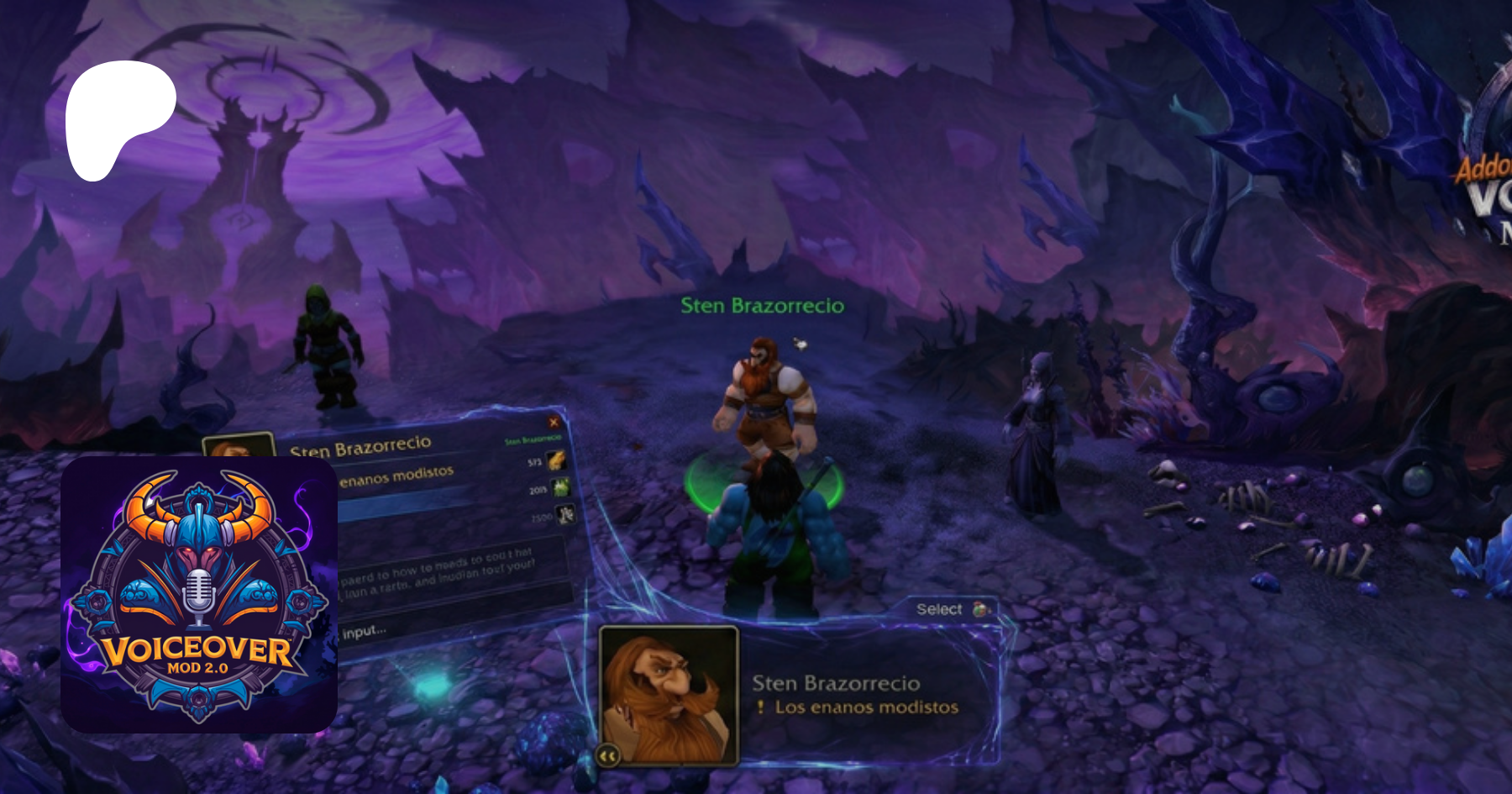This screenshot has height=794, width=1512.
Task: Click the double-arrow button on the dwarf portrait
Action: 608,756
